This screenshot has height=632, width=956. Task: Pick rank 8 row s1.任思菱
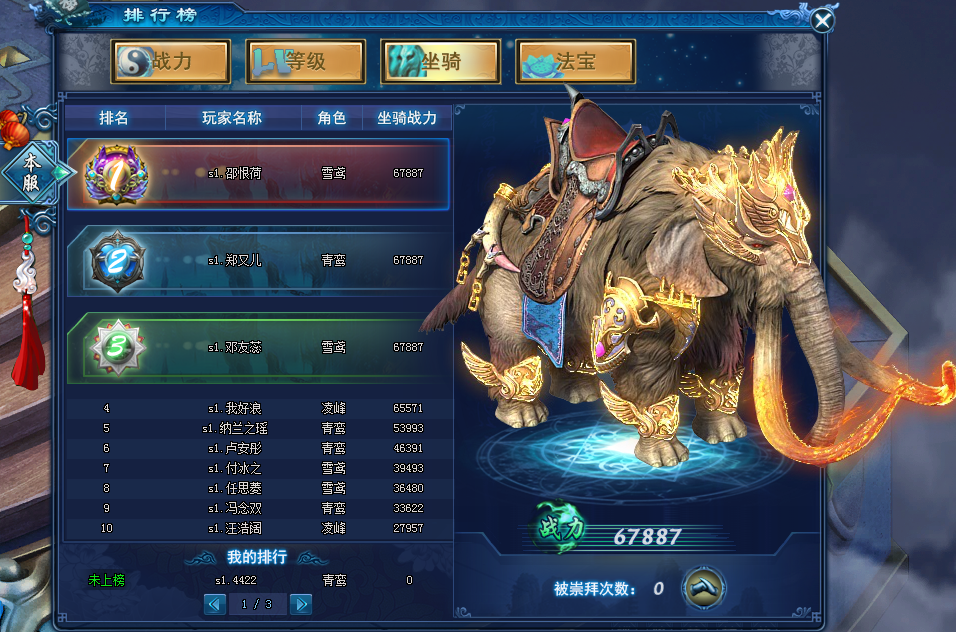[x=258, y=488]
